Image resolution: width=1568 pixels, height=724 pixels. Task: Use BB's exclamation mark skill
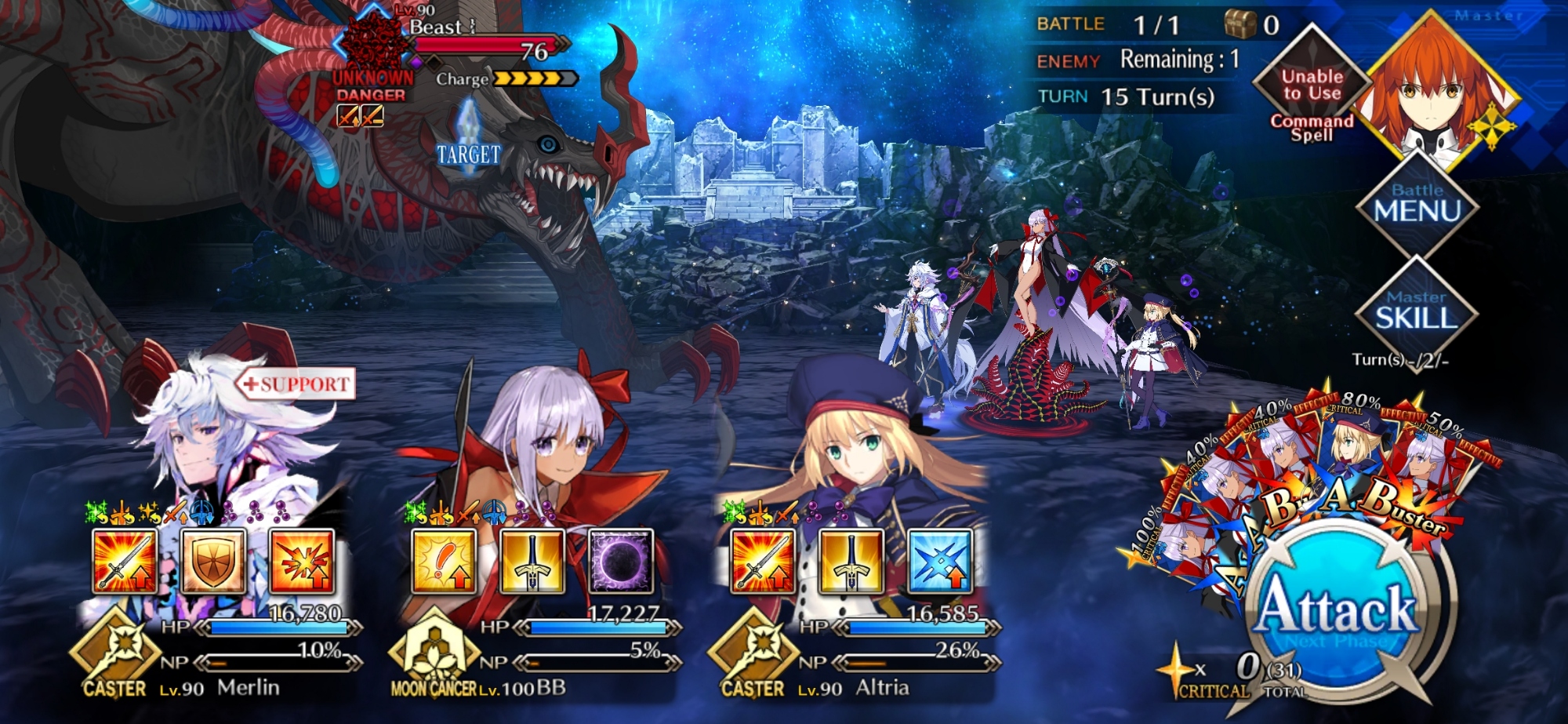tap(444, 561)
